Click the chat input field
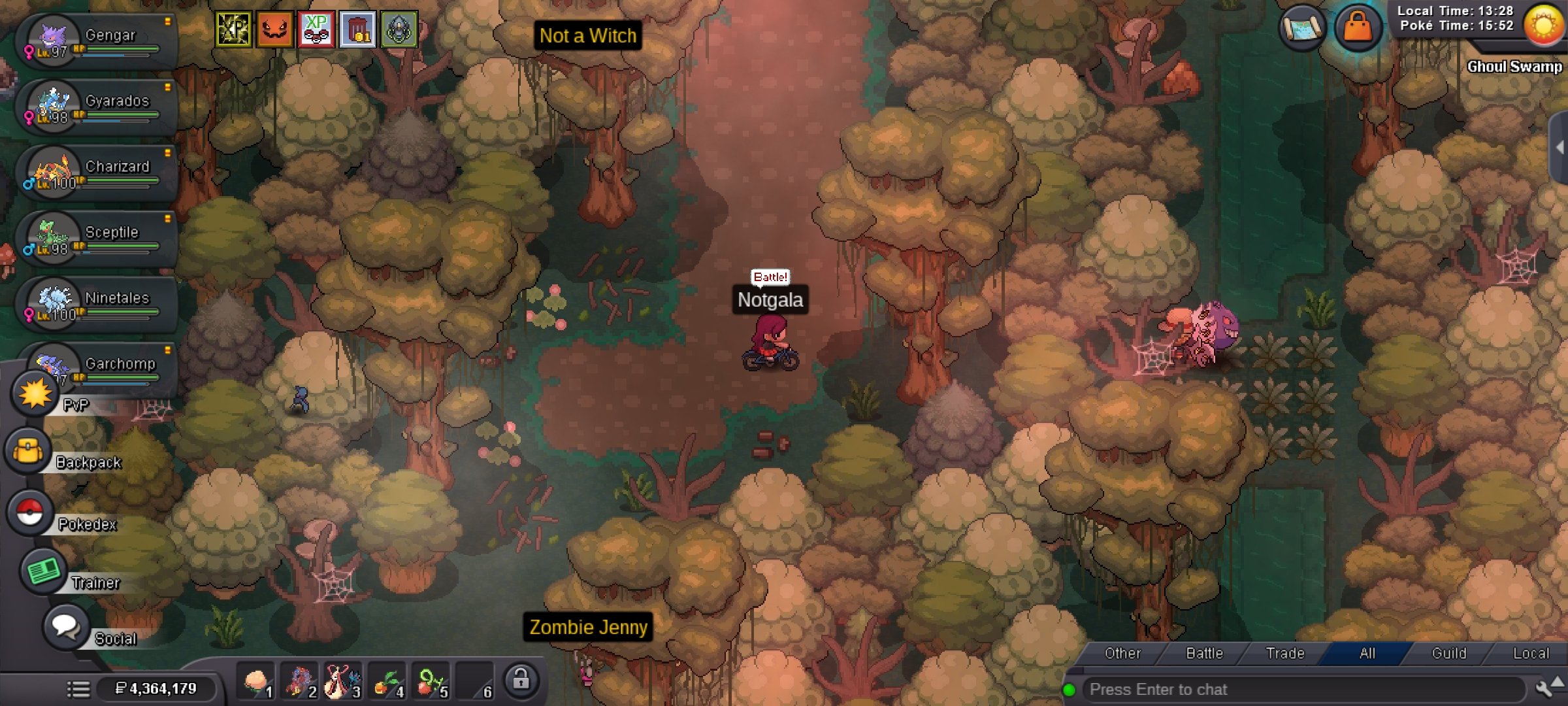Image resolution: width=1568 pixels, height=706 pixels. pyautogui.click(x=1300, y=690)
